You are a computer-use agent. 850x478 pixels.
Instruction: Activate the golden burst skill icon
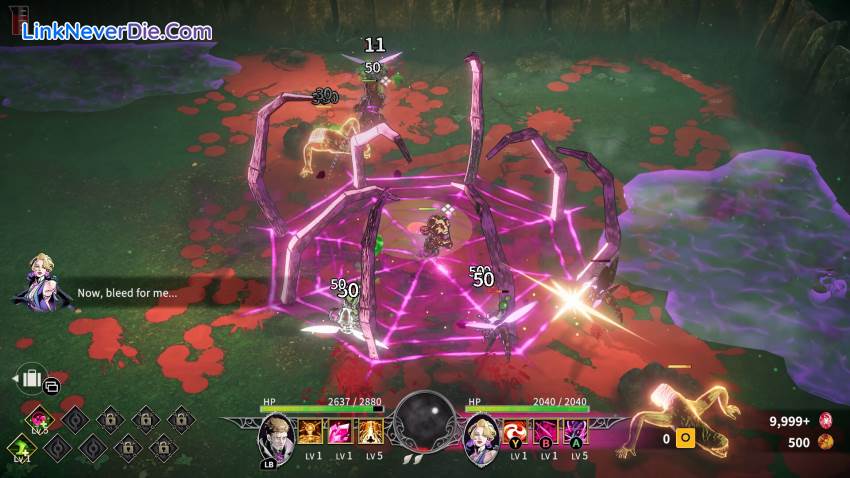(310, 432)
